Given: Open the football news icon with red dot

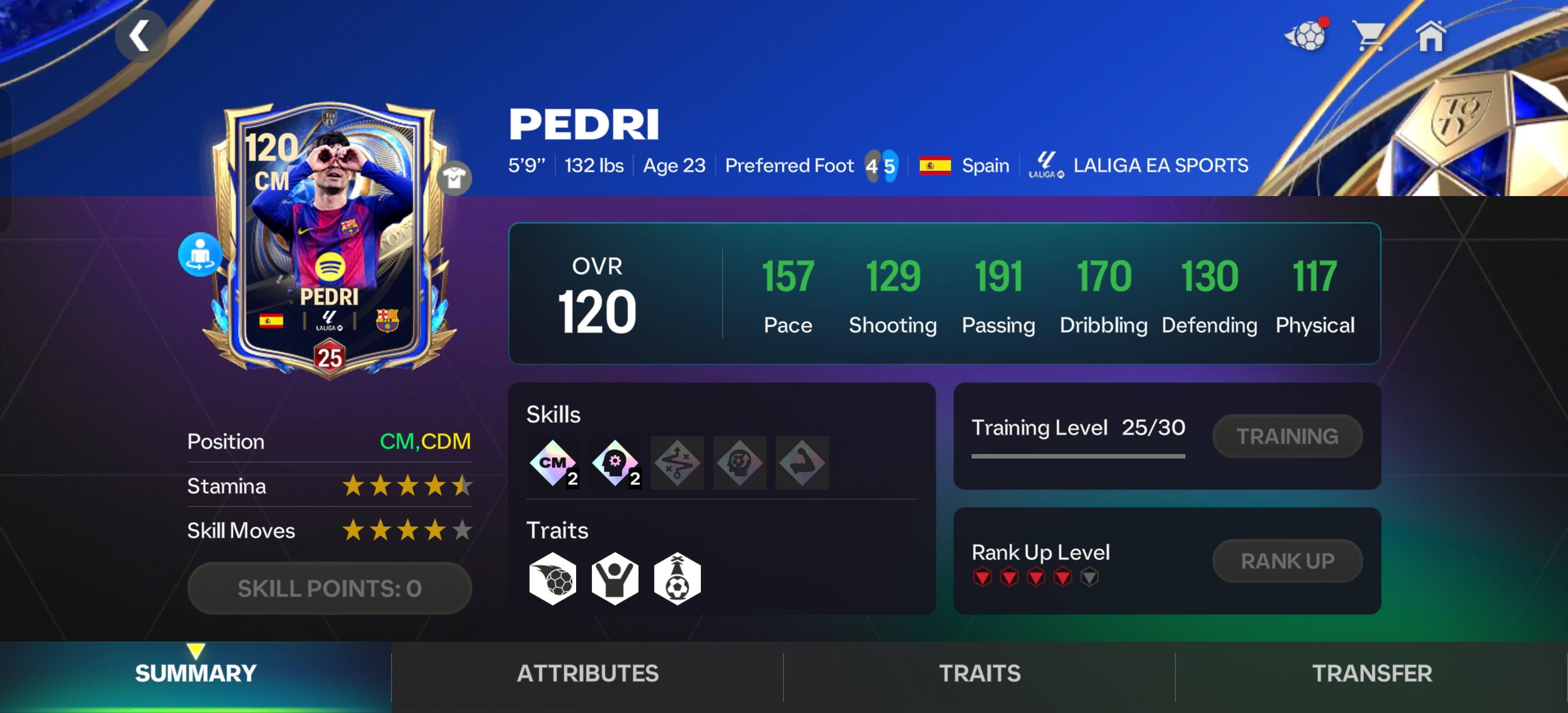Looking at the screenshot, I should [x=1306, y=36].
